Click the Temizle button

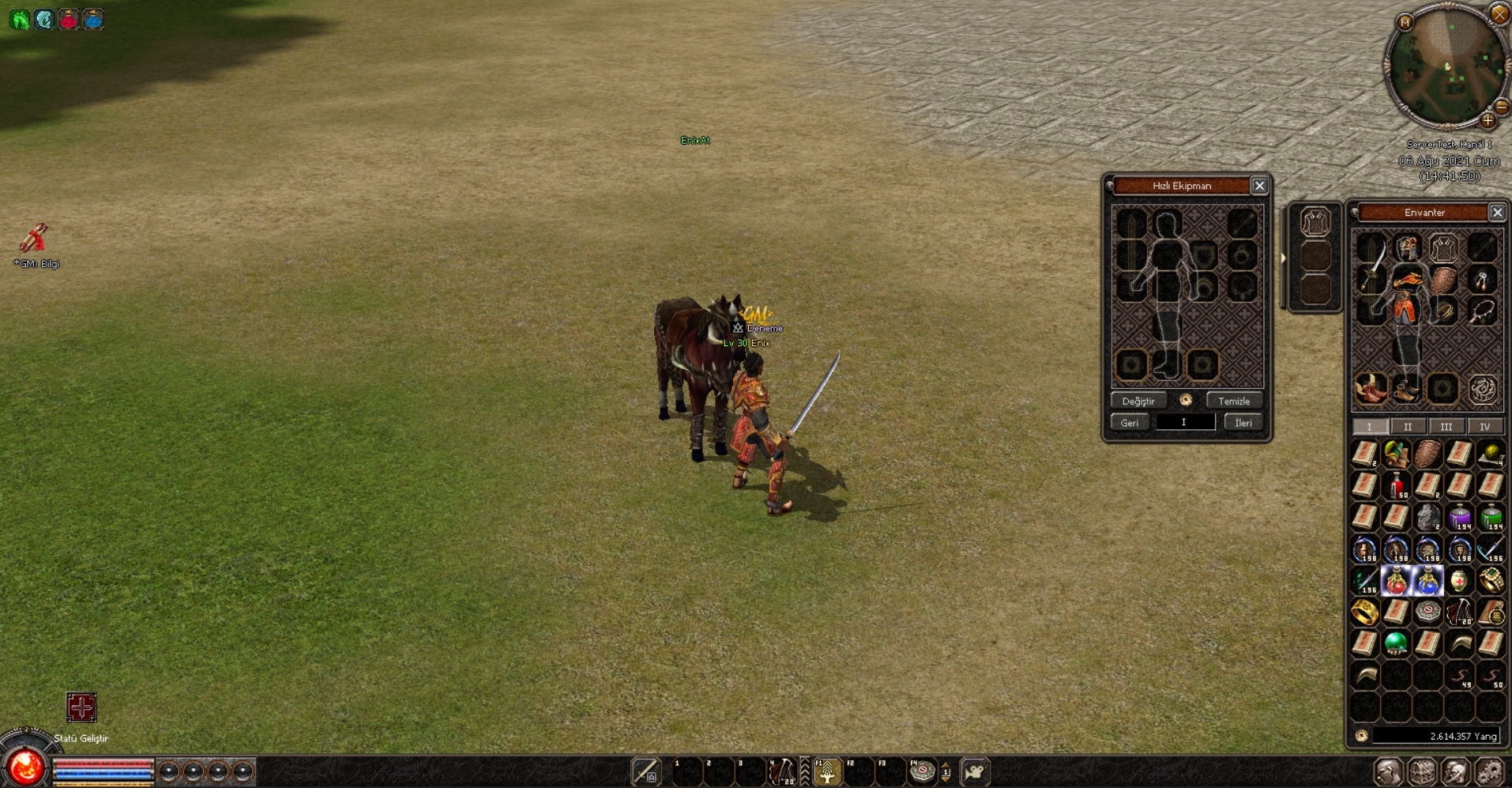(1233, 401)
